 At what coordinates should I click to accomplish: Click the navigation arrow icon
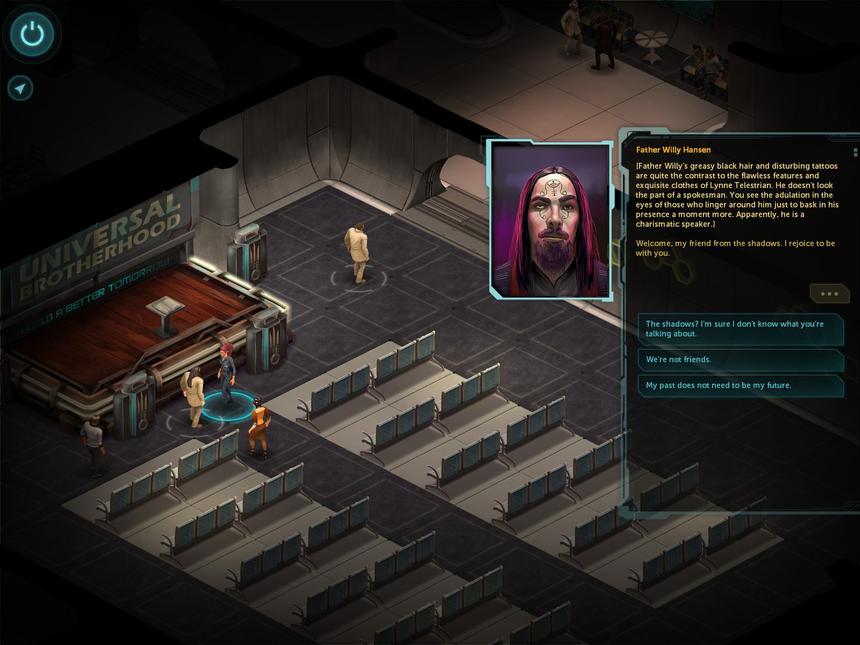tap(20, 88)
